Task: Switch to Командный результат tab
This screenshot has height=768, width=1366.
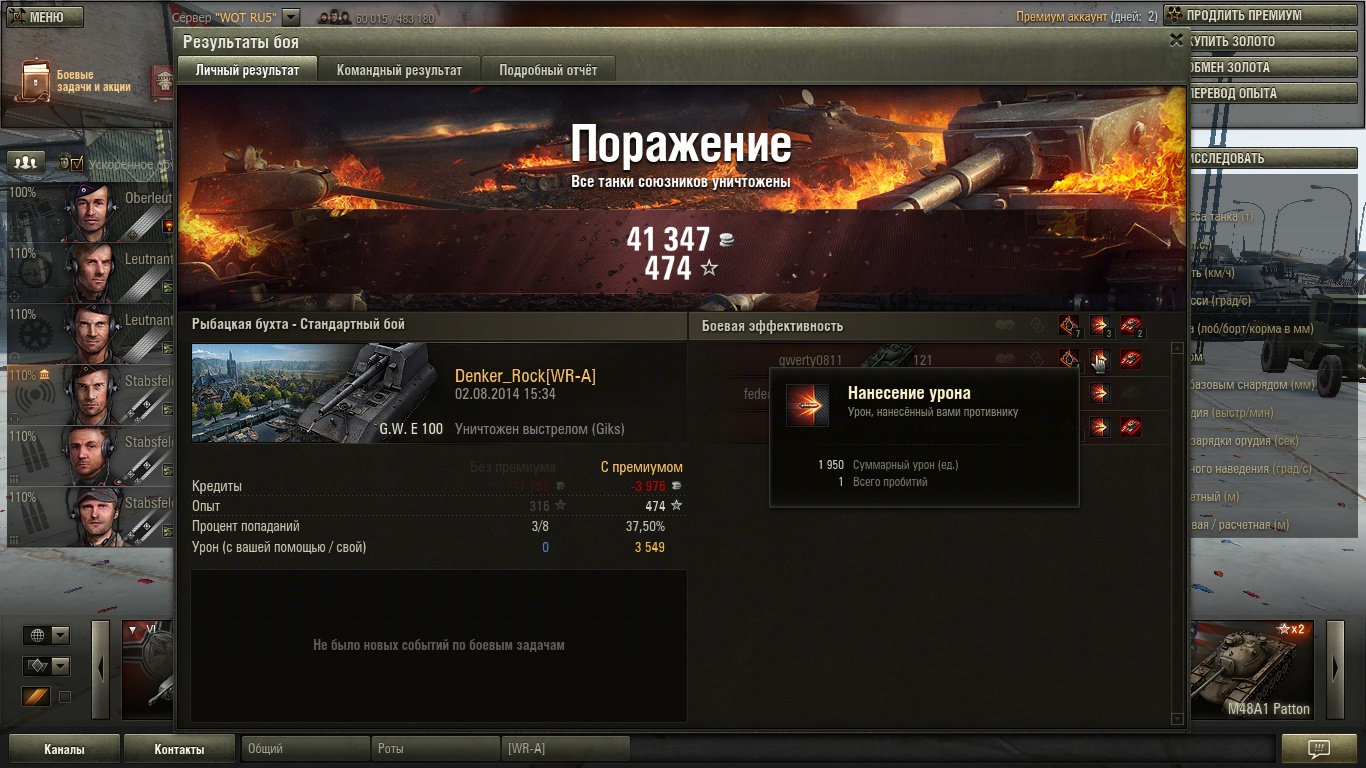Action: click(x=399, y=70)
